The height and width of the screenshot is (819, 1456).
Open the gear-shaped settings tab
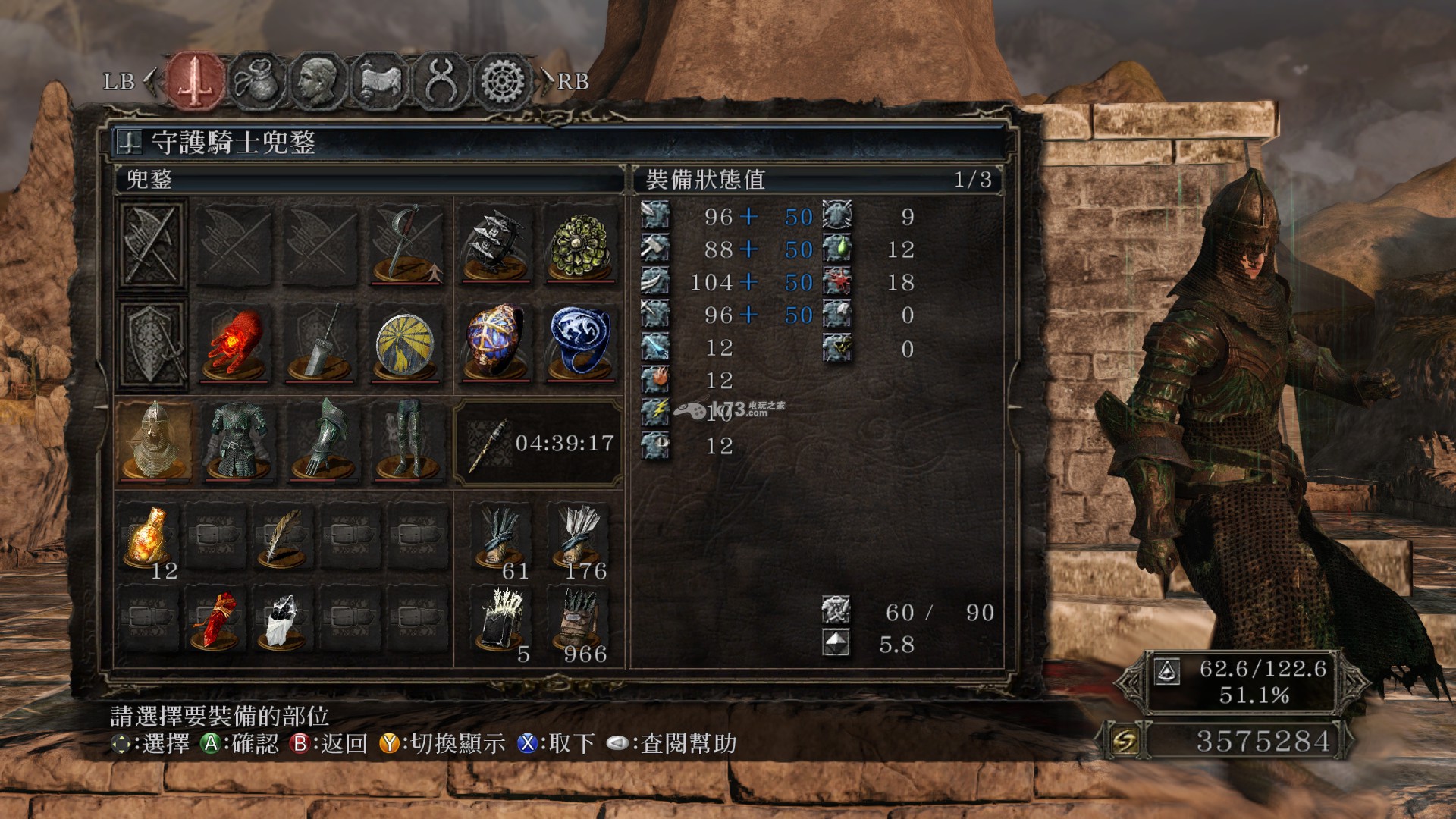click(x=502, y=80)
